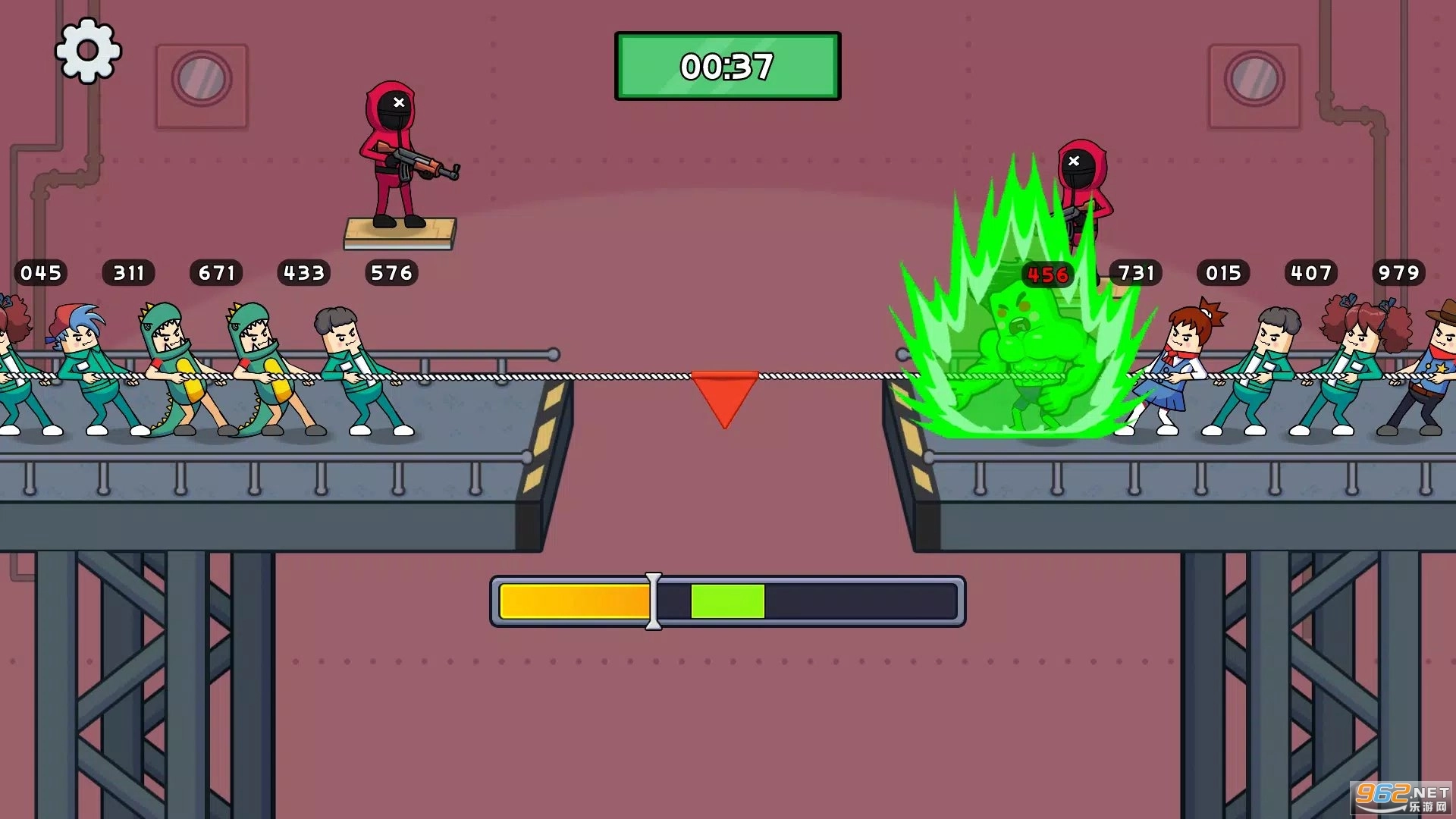The width and height of the screenshot is (1456, 819).
Task: Click the right-side masked guard descending
Action: (1083, 190)
